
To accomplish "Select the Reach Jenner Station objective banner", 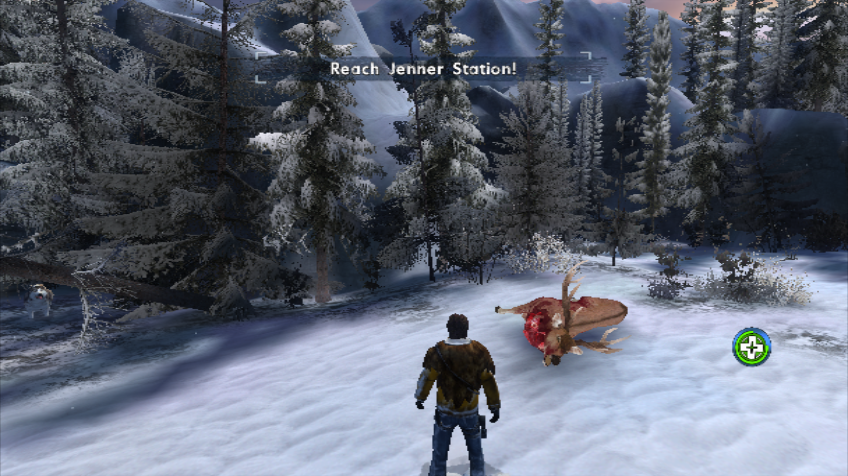I will pyautogui.click(x=424, y=68).
